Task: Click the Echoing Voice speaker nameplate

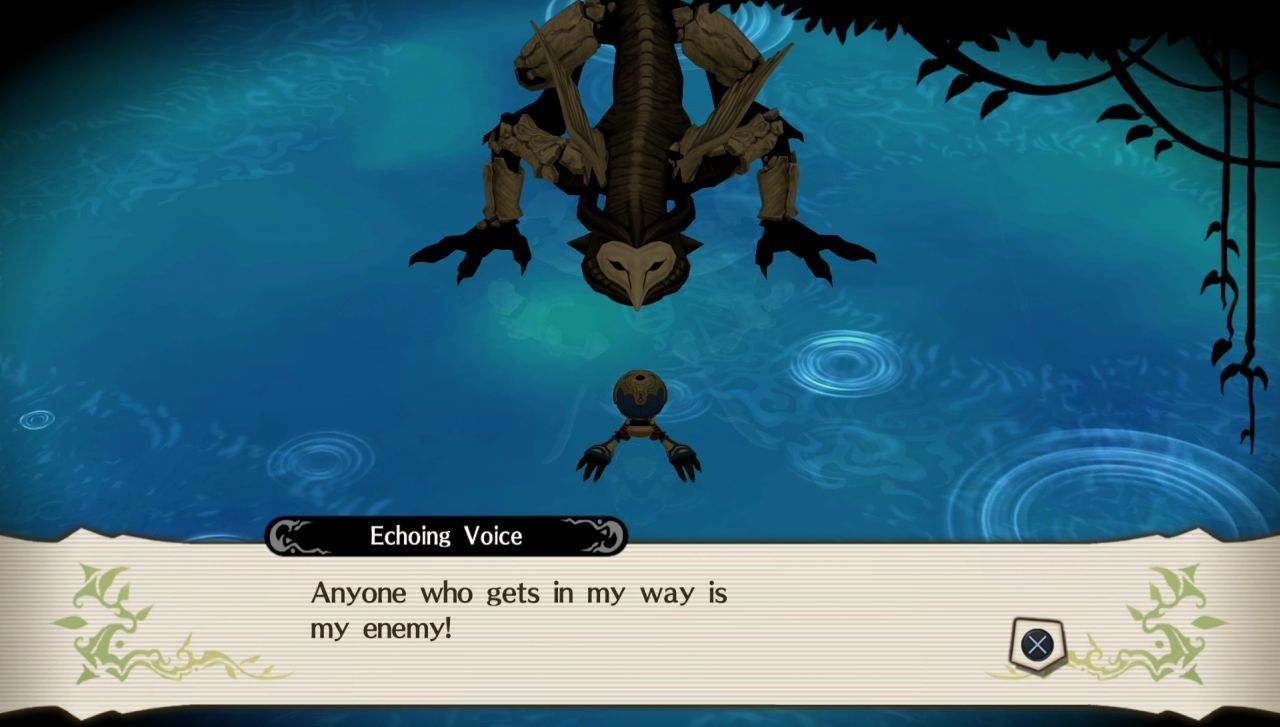Action: point(445,536)
